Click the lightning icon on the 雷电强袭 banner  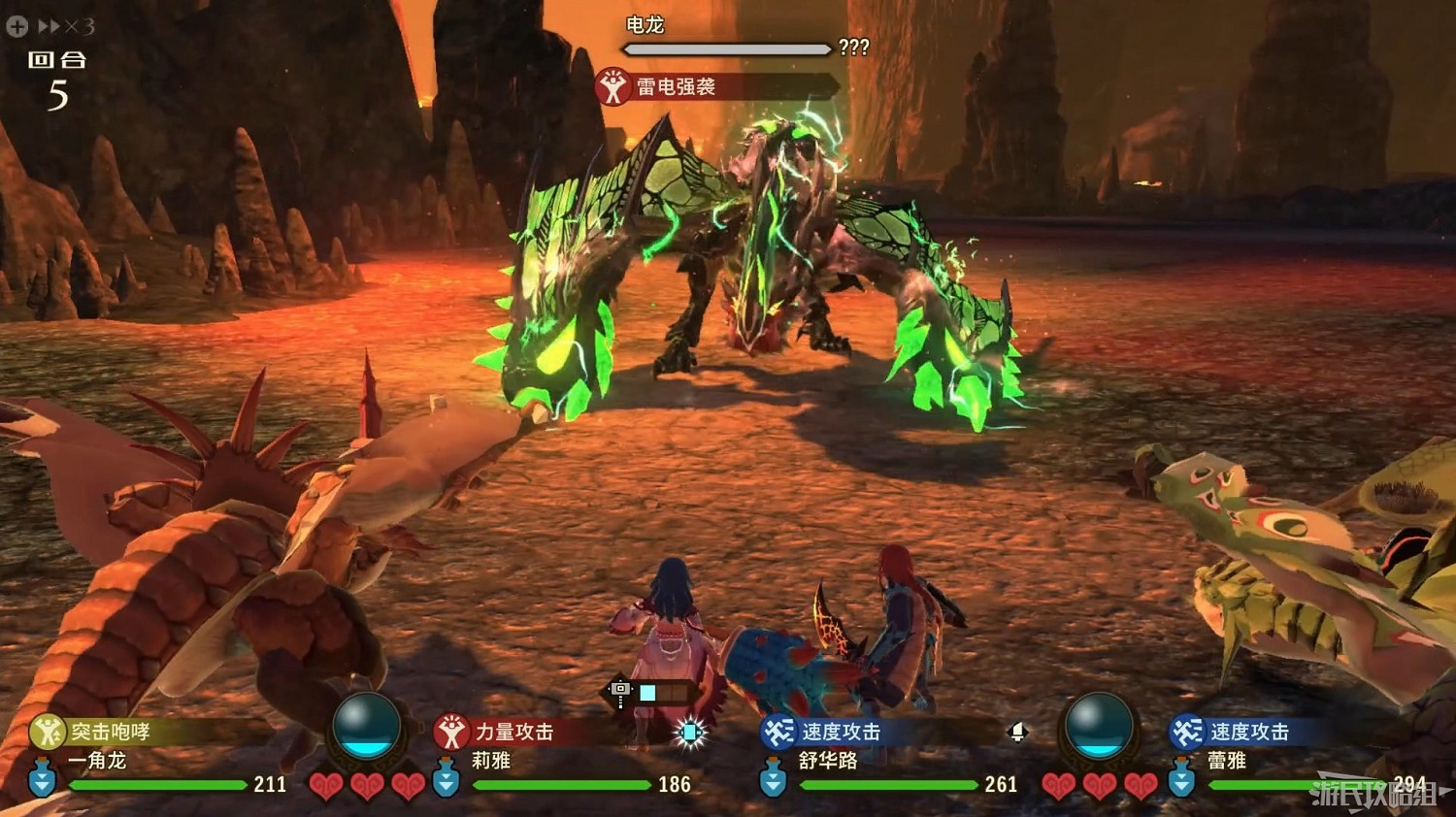coord(613,85)
